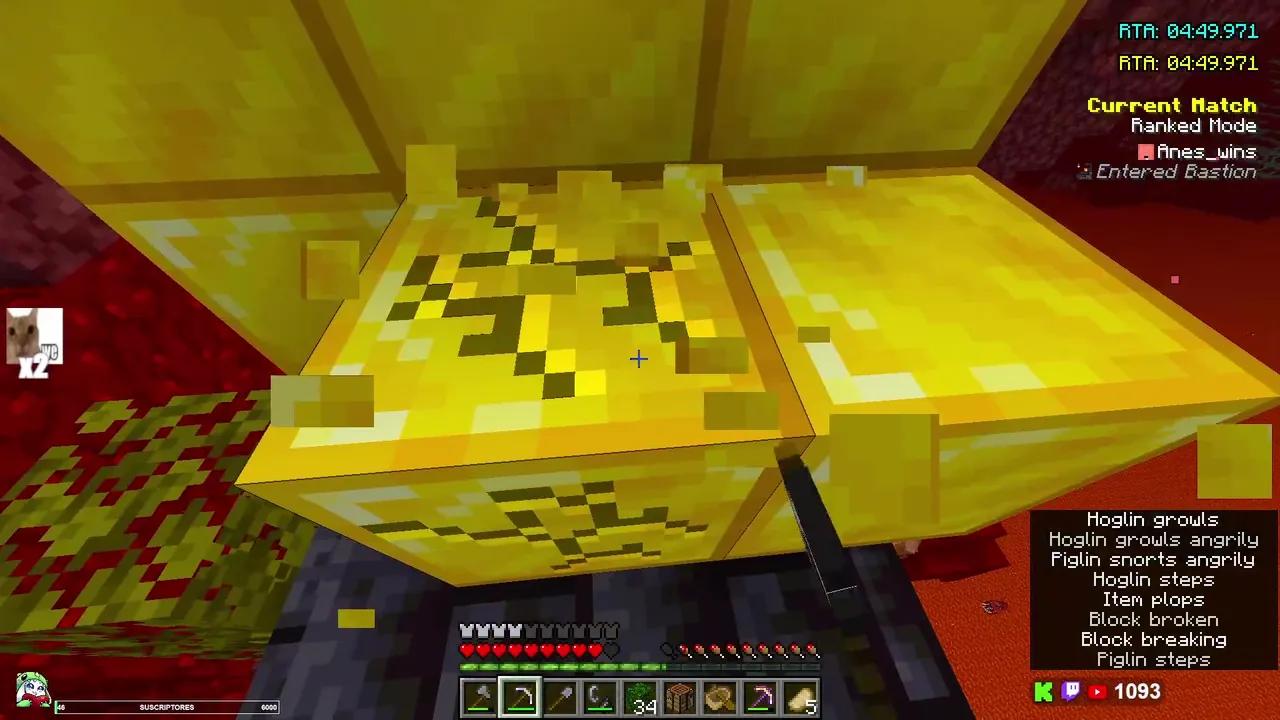The width and height of the screenshot is (1280, 720).
Task: Click the green Kick streaming icon
Action: coord(1043,691)
